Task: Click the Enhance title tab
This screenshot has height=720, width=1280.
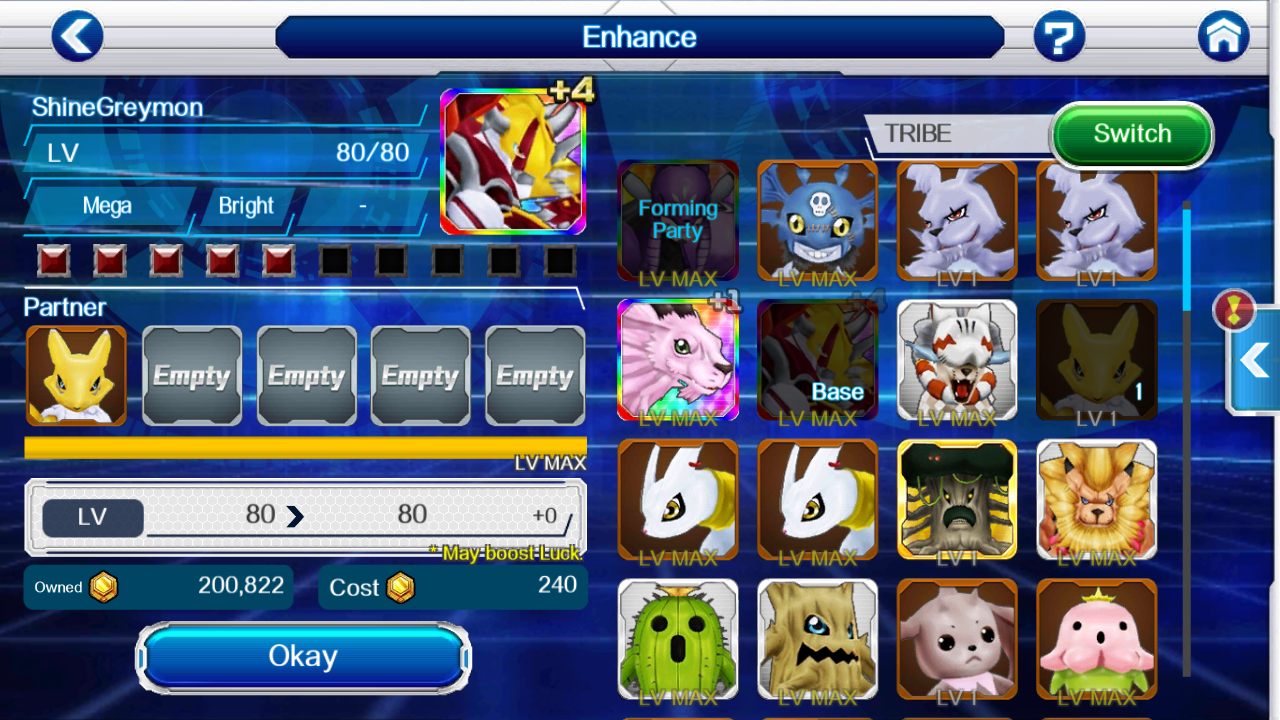Action: click(x=640, y=36)
